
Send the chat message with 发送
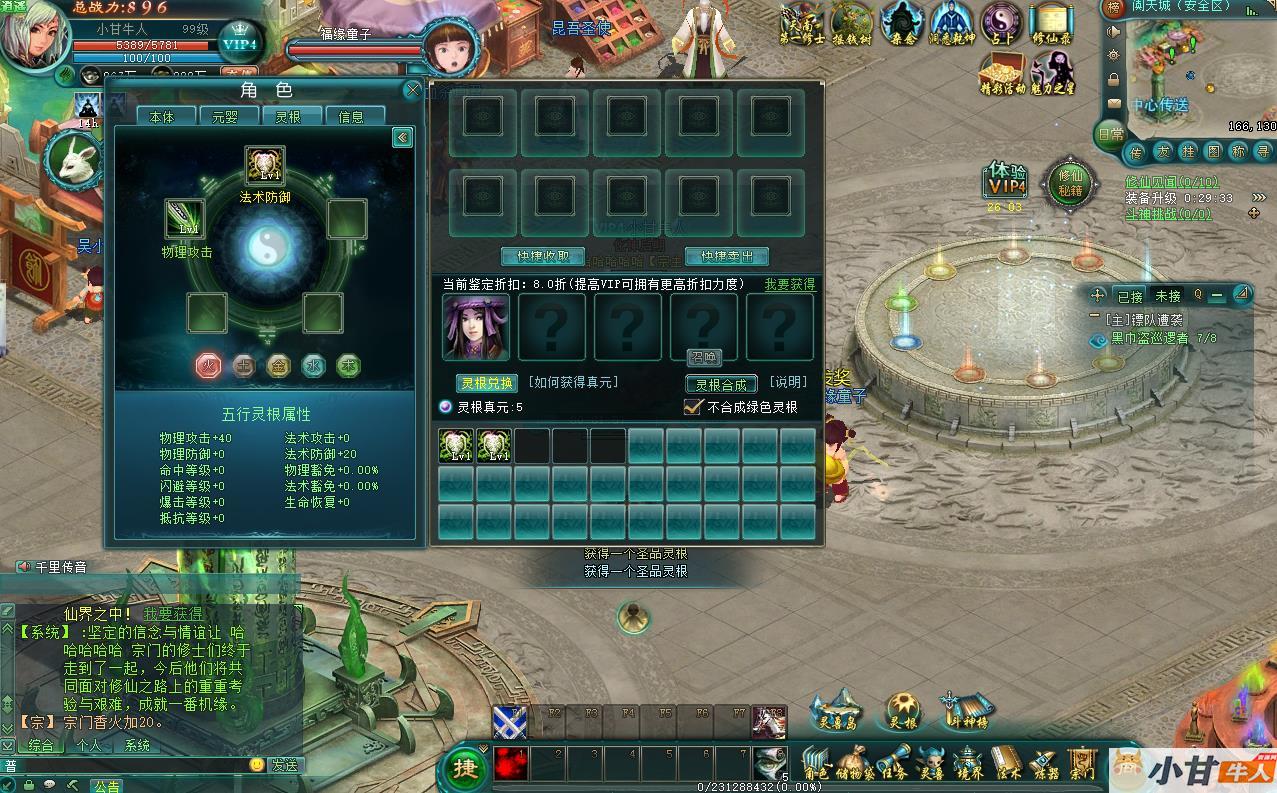click(x=283, y=765)
